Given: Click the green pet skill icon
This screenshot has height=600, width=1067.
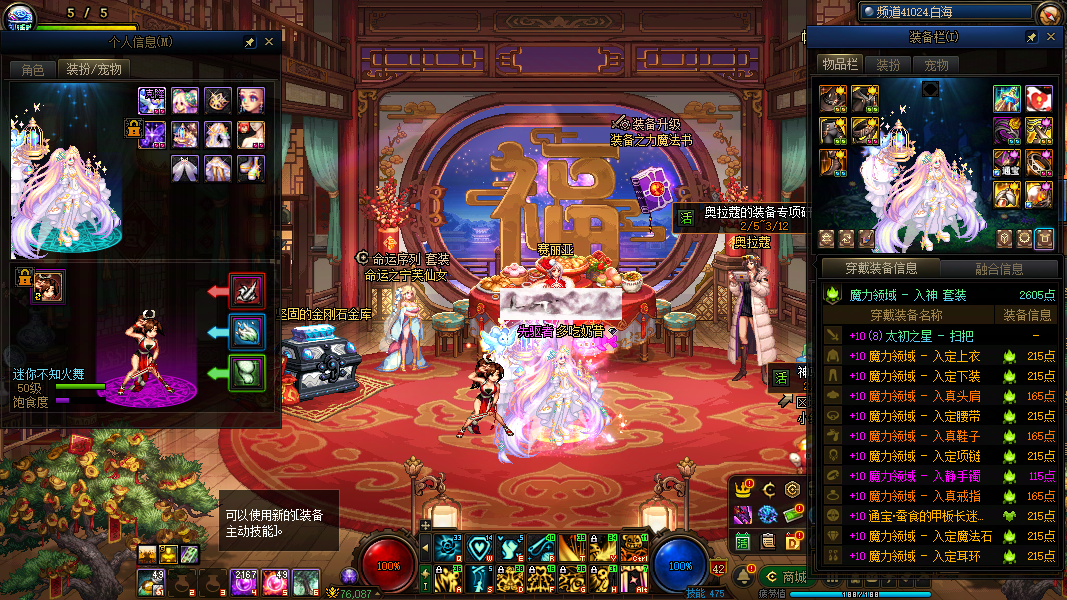Looking at the screenshot, I should click(x=247, y=373).
